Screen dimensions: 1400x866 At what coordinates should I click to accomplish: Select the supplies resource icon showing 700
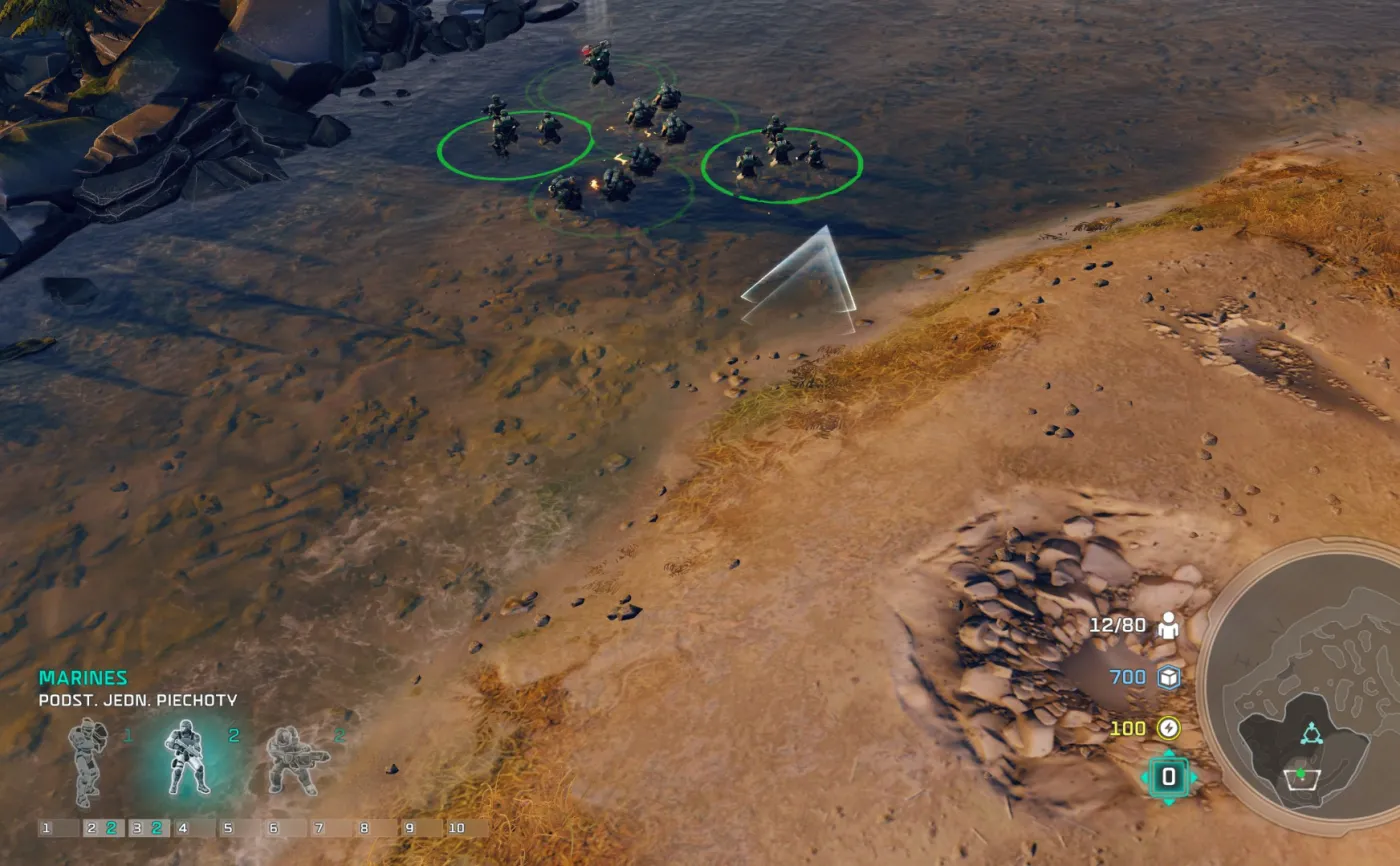coord(1168,675)
